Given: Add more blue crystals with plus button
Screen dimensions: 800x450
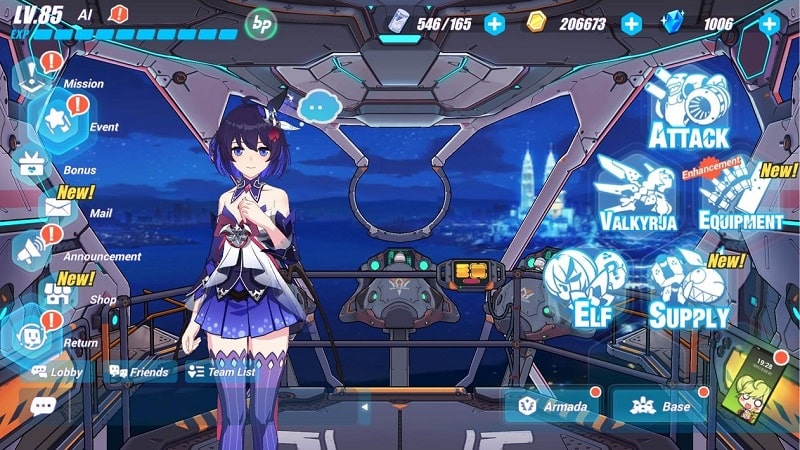Looking at the screenshot, I should coord(769,23).
